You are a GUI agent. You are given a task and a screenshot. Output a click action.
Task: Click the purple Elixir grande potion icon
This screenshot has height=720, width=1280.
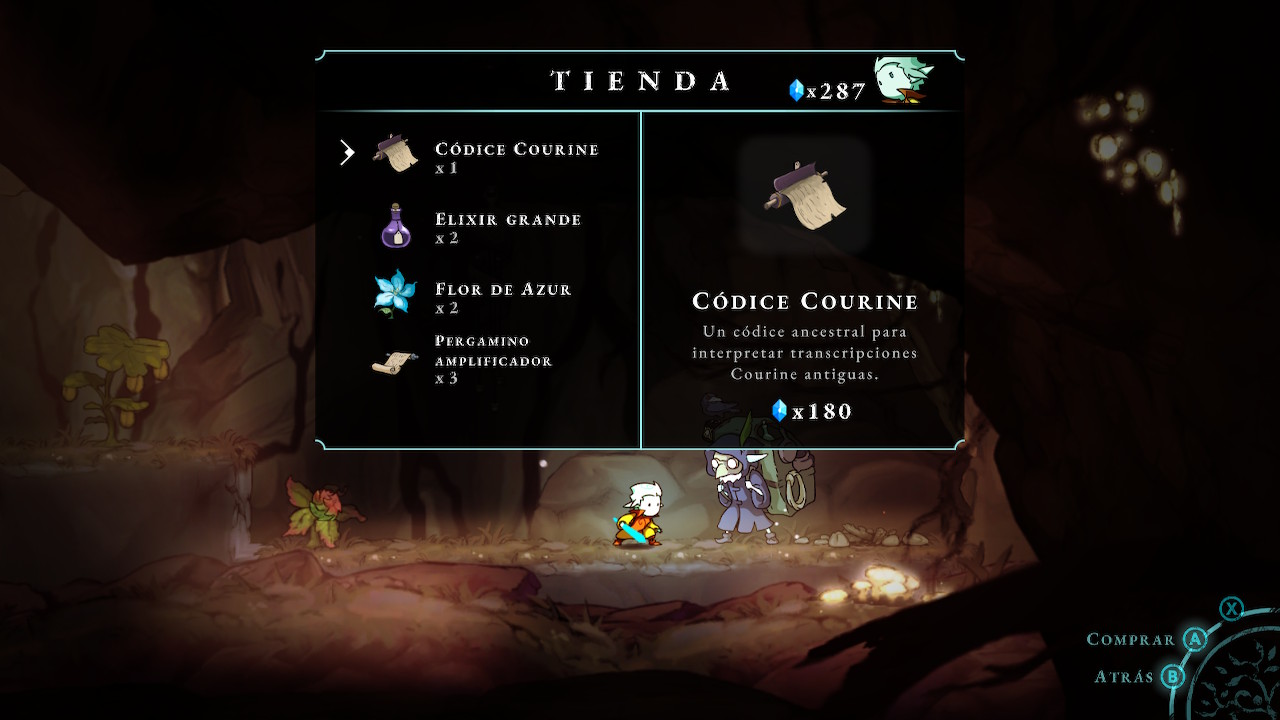click(396, 226)
